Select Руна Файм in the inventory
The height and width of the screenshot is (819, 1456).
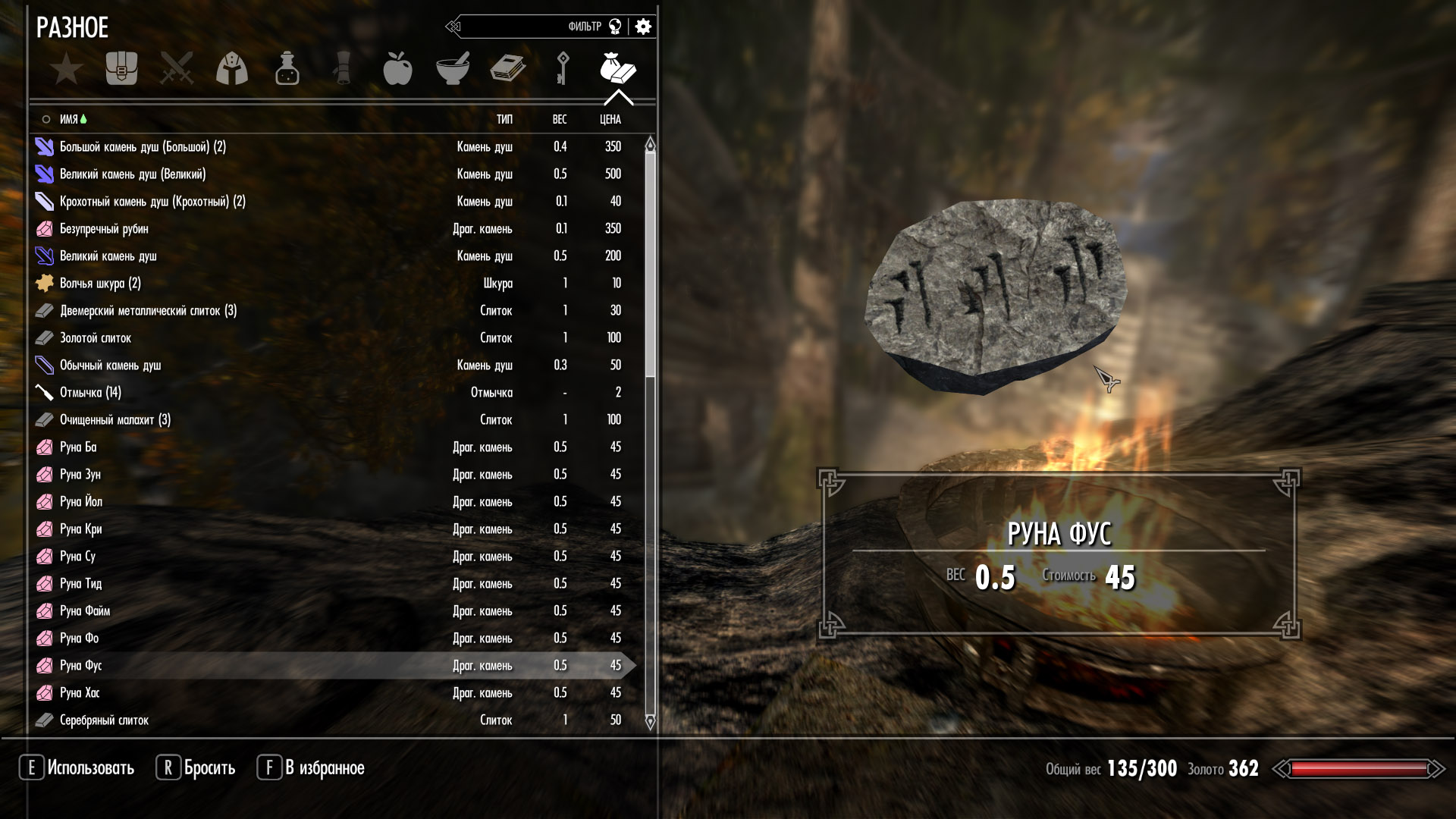click(85, 611)
